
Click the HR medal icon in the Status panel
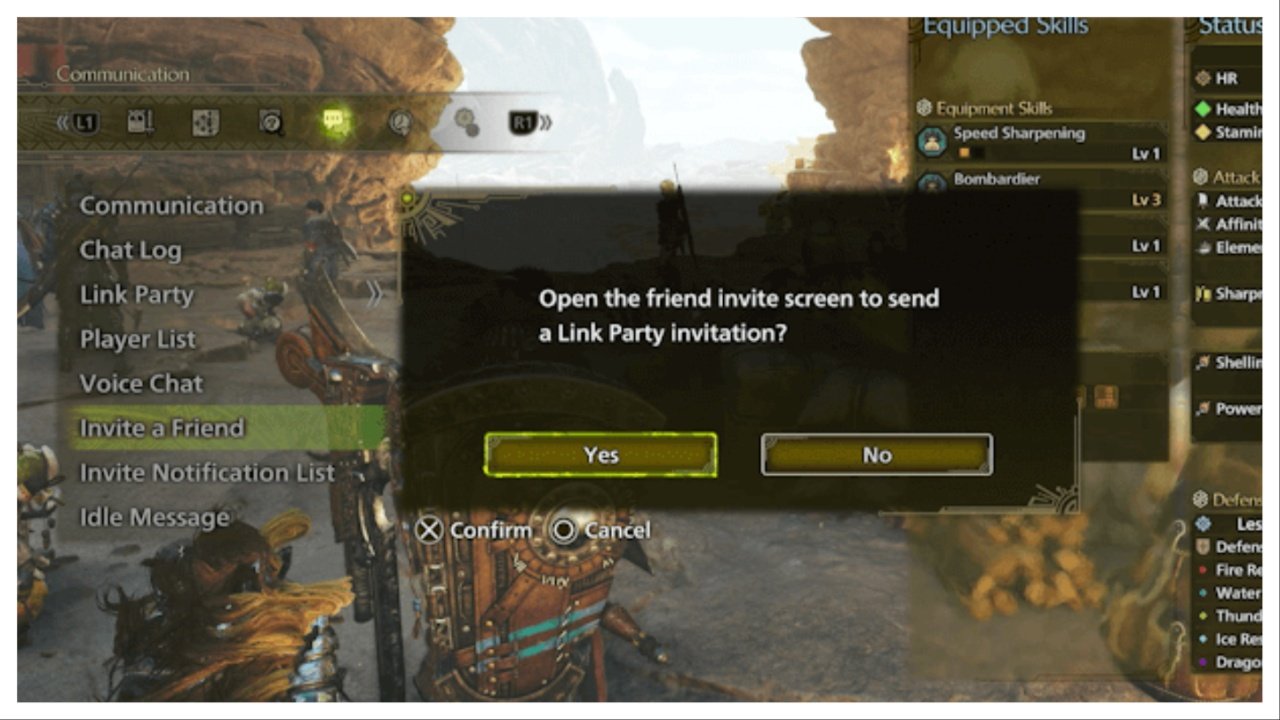click(x=1204, y=79)
